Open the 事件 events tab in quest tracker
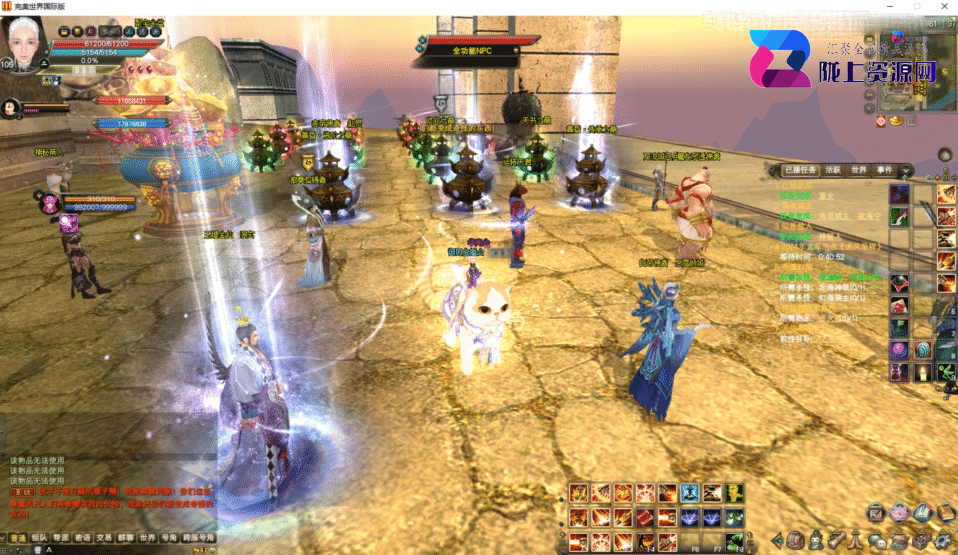The height and width of the screenshot is (555, 958). click(x=886, y=170)
